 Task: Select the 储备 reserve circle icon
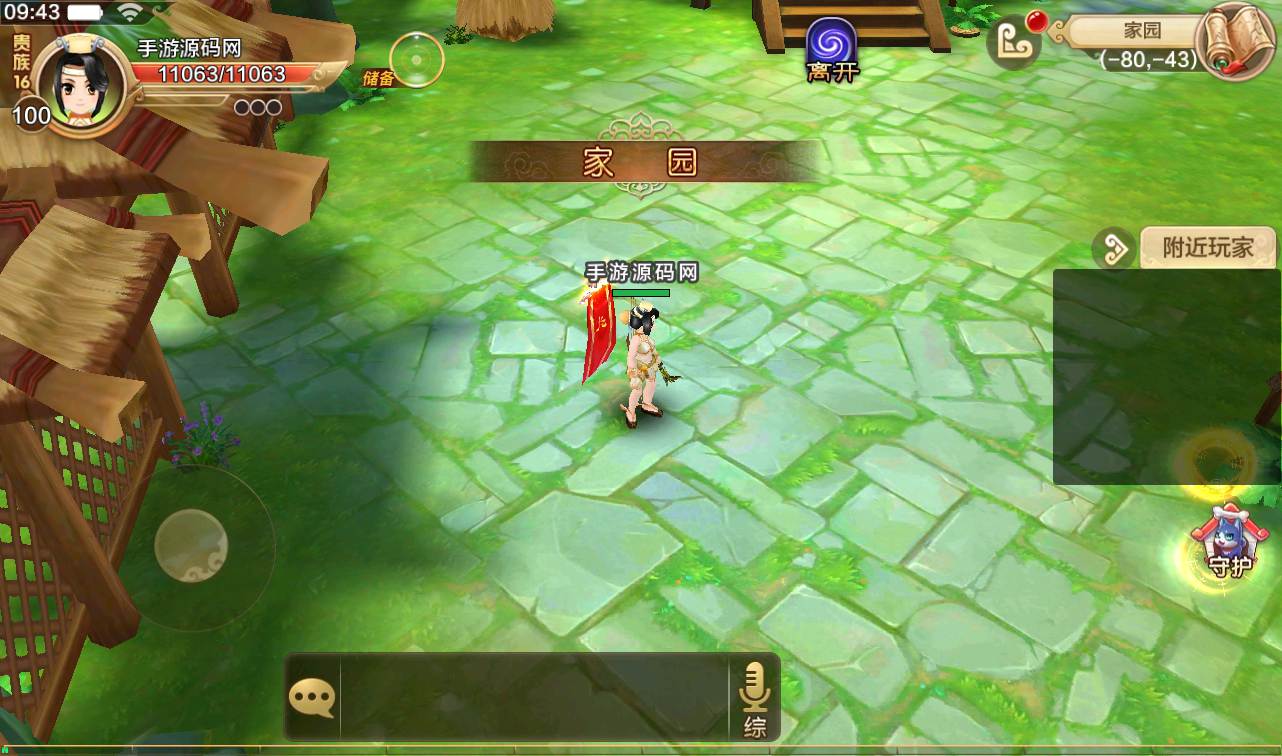(x=416, y=59)
